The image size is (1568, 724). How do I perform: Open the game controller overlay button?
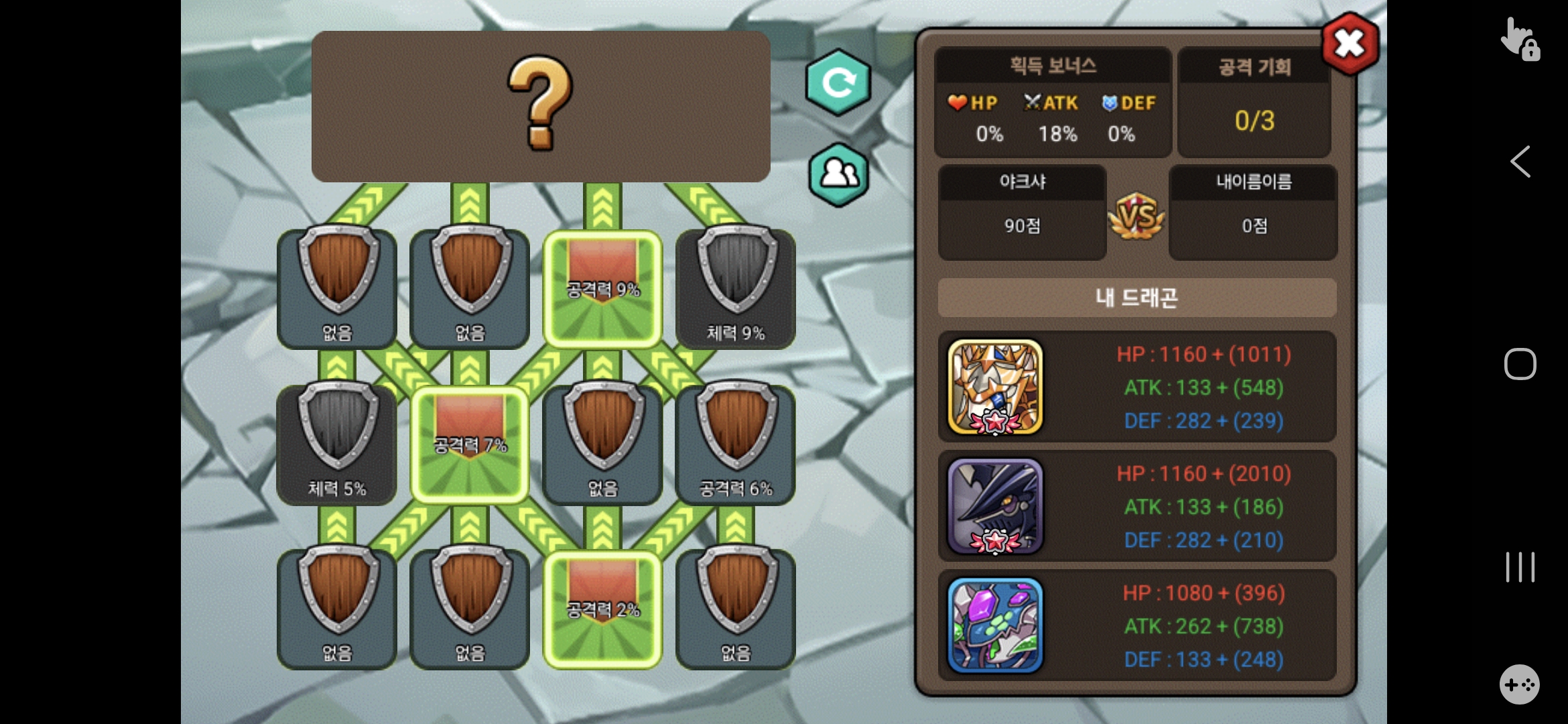pyautogui.click(x=1519, y=684)
